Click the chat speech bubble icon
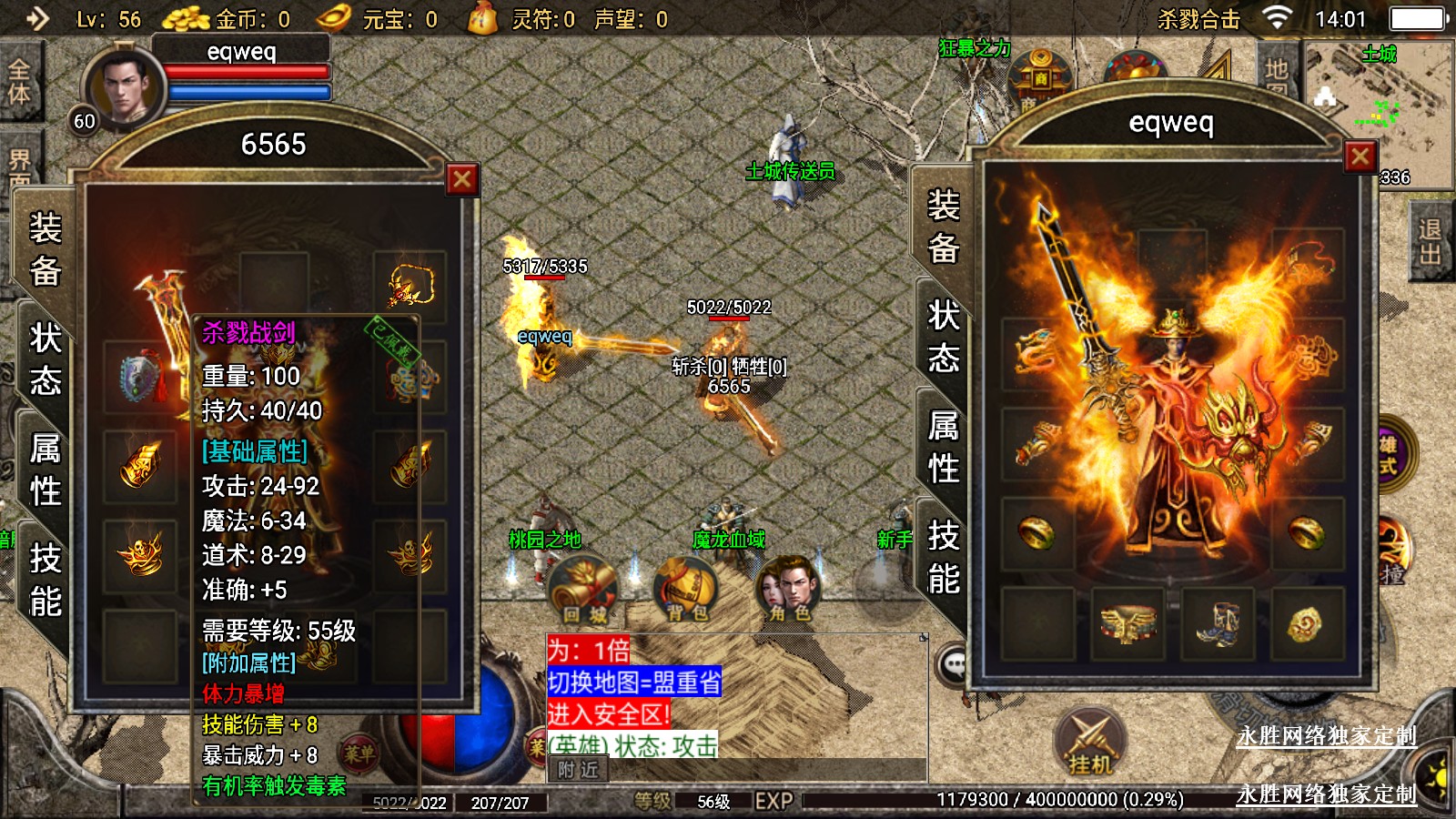 tap(954, 665)
